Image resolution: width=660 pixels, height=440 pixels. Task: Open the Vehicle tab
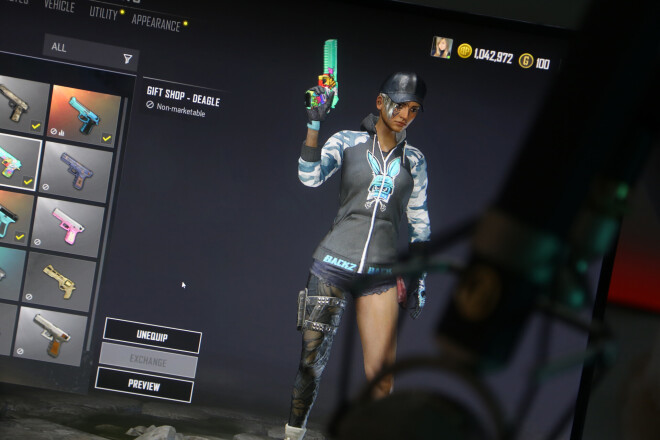tap(59, 6)
